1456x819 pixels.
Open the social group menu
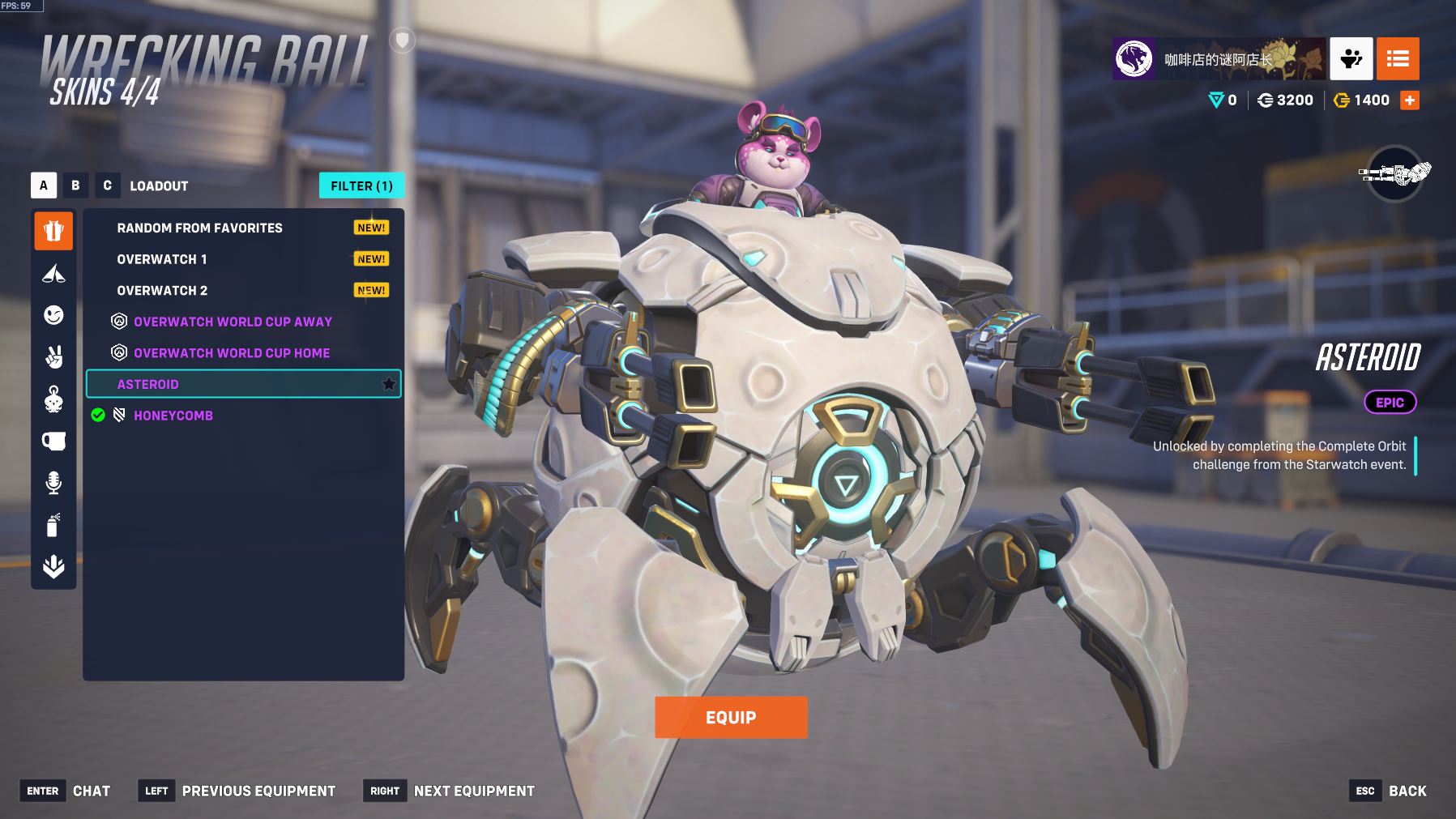[x=1351, y=58]
